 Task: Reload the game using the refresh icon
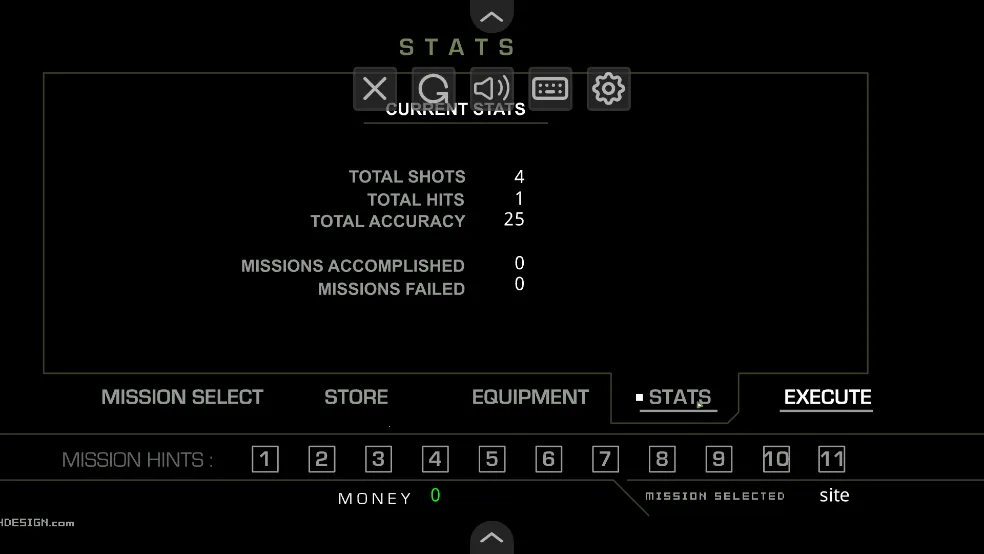pyautogui.click(x=433, y=89)
